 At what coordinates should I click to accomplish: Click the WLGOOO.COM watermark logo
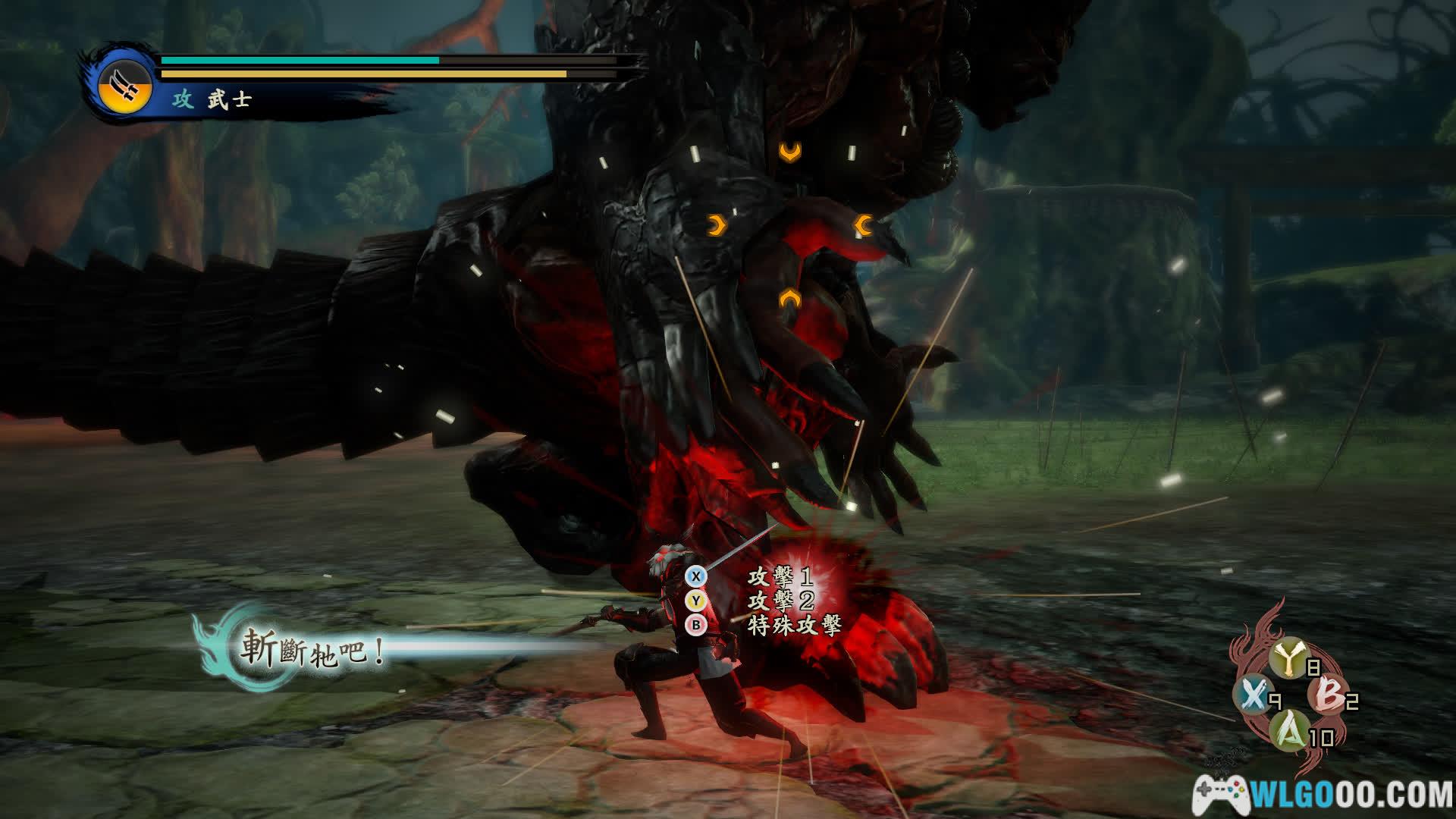1323,795
